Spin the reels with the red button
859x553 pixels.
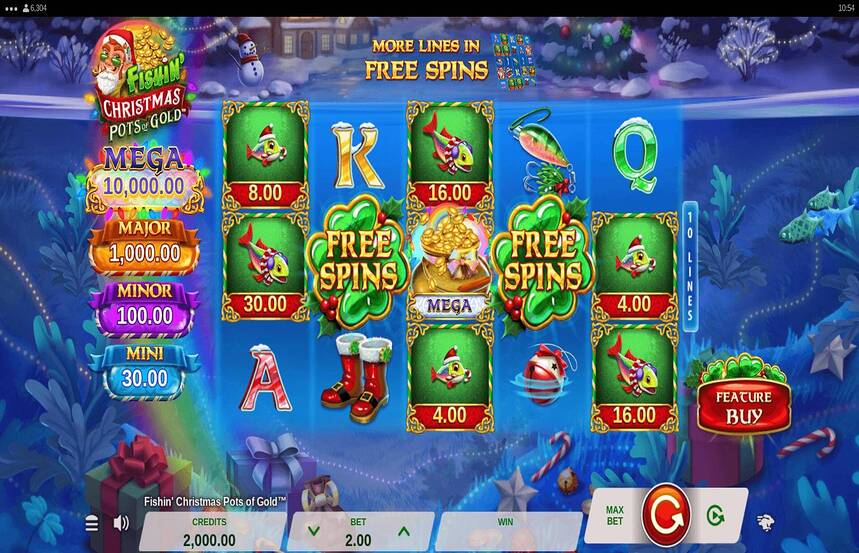[664, 516]
